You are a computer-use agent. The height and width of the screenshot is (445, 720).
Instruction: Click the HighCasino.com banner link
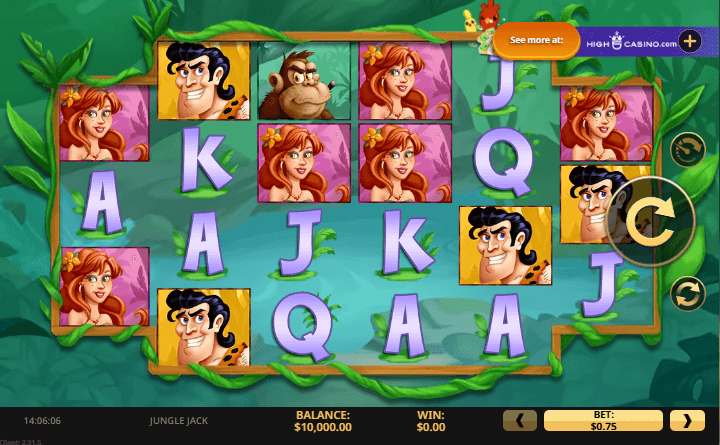[x=628, y=41]
